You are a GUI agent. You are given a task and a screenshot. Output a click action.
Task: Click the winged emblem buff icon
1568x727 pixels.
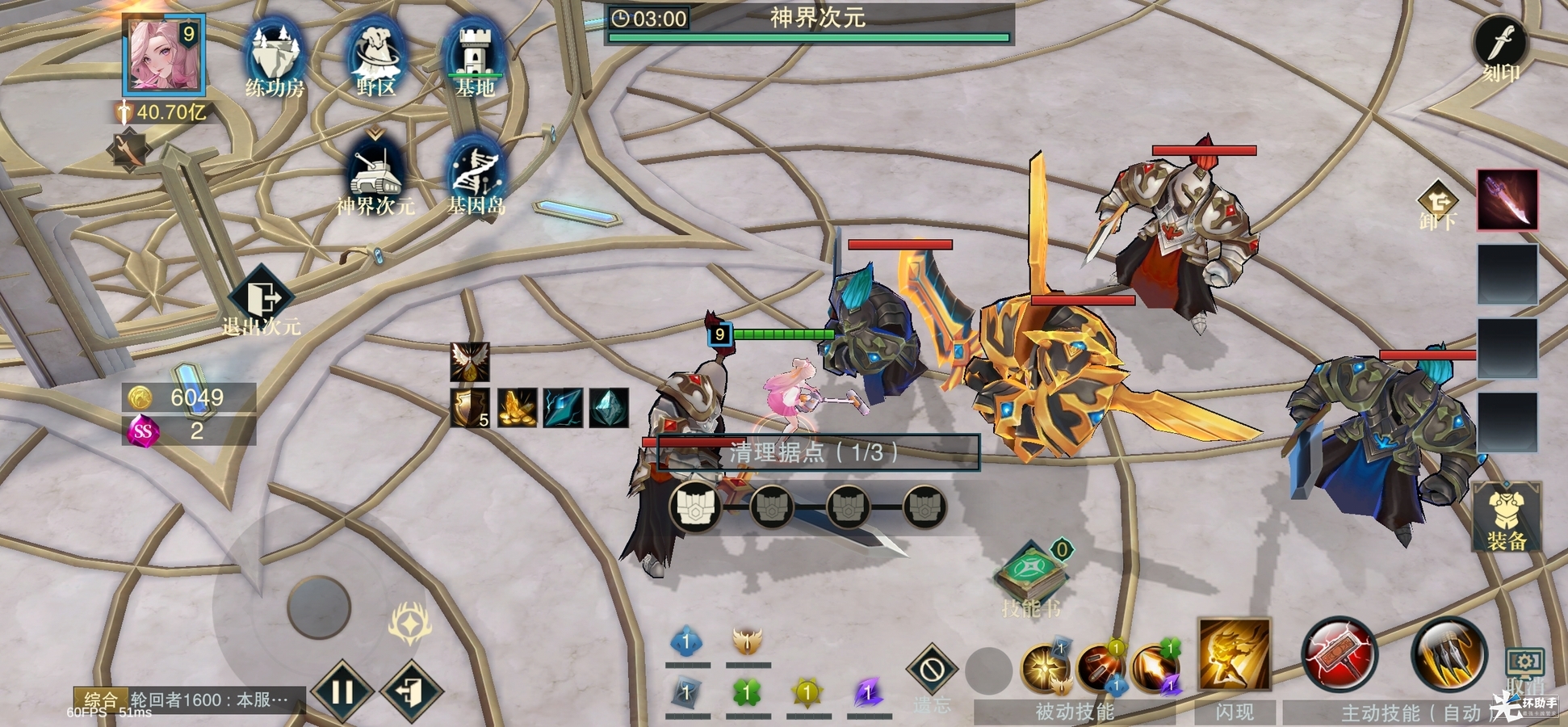pos(470,362)
